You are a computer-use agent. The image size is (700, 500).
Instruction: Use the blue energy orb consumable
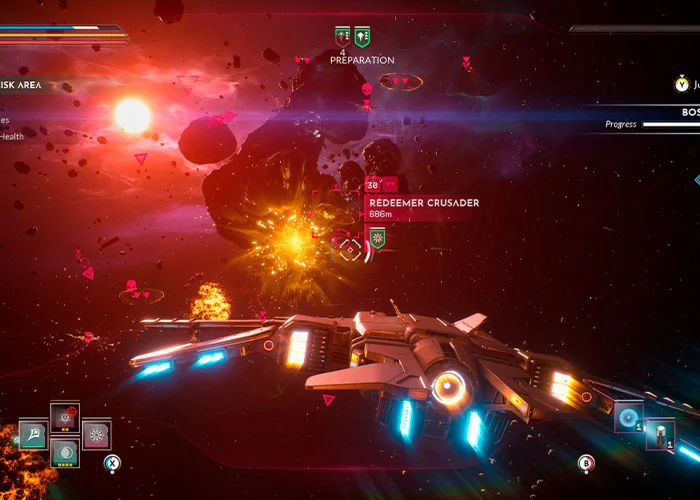629,417
